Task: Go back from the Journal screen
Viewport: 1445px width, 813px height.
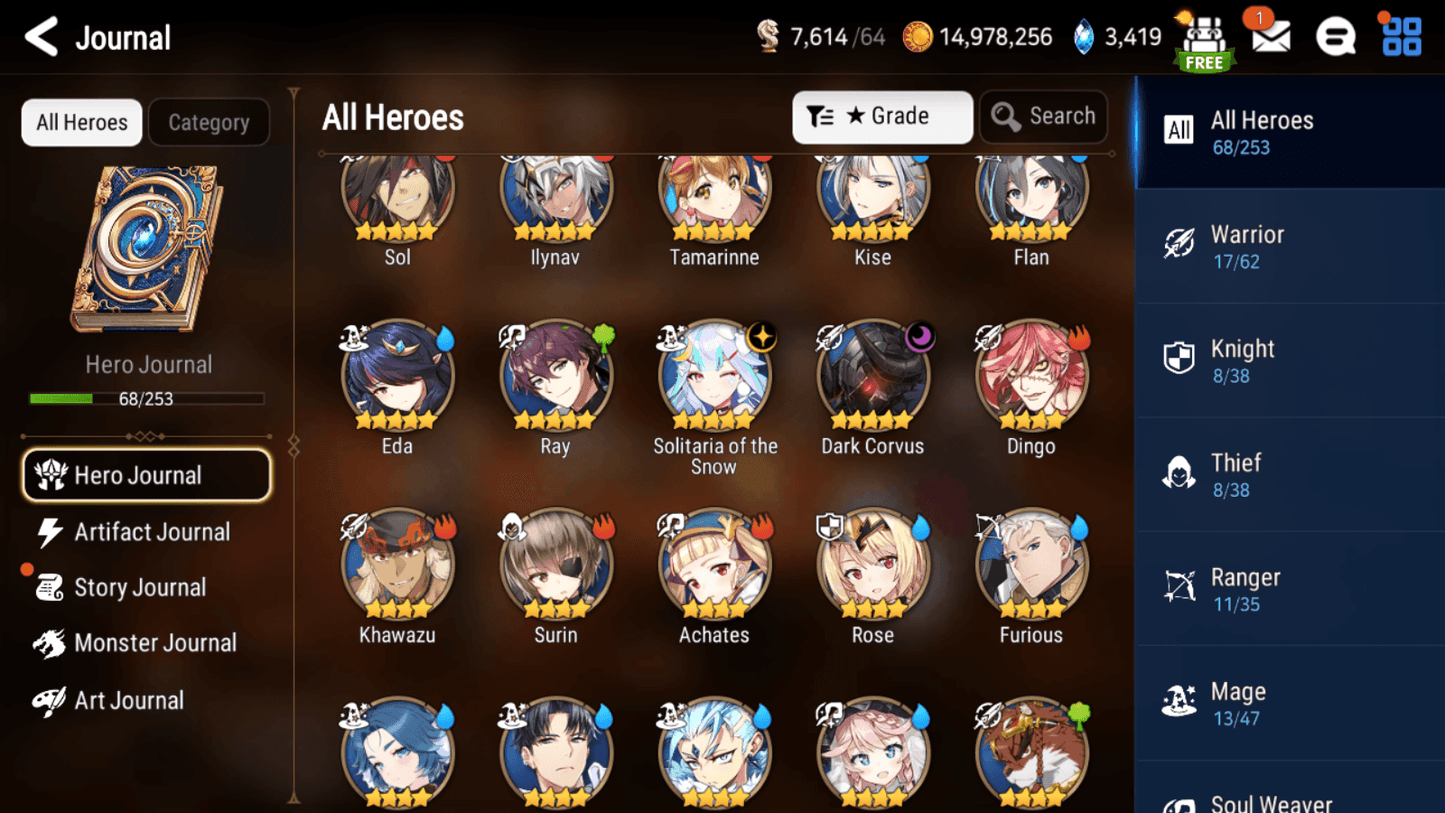Action: pos(40,36)
